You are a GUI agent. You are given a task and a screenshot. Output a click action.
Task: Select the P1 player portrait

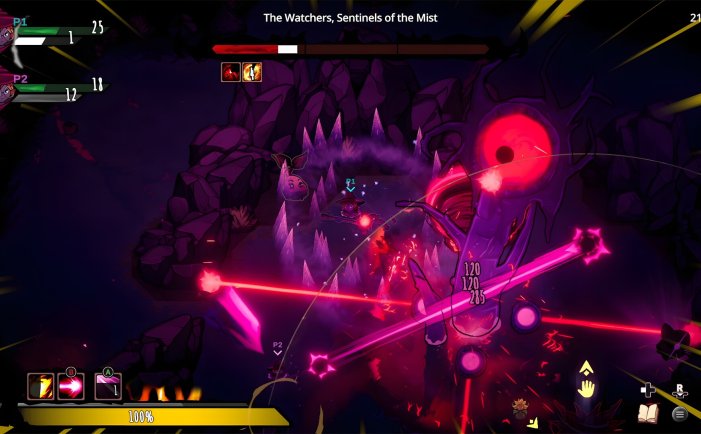pyautogui.click(x=6, y=36)
